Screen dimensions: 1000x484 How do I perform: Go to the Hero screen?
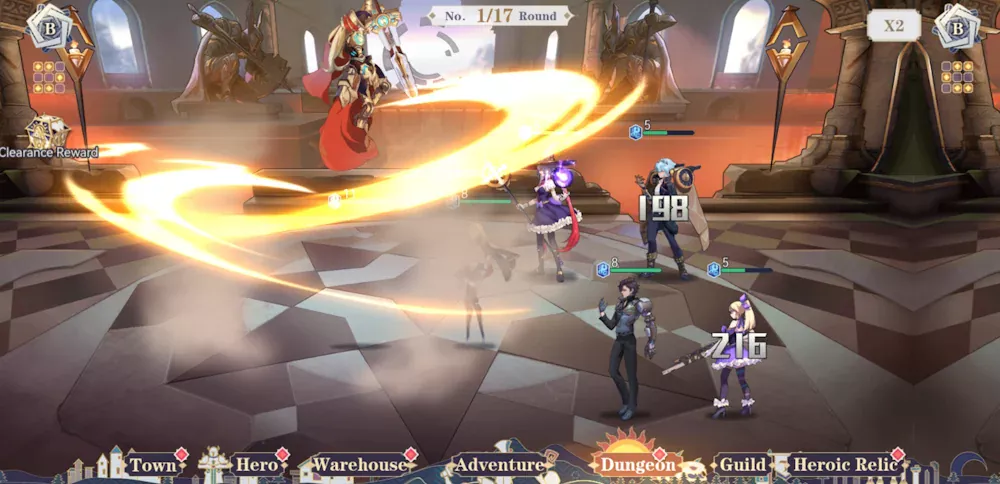[256, 465]
